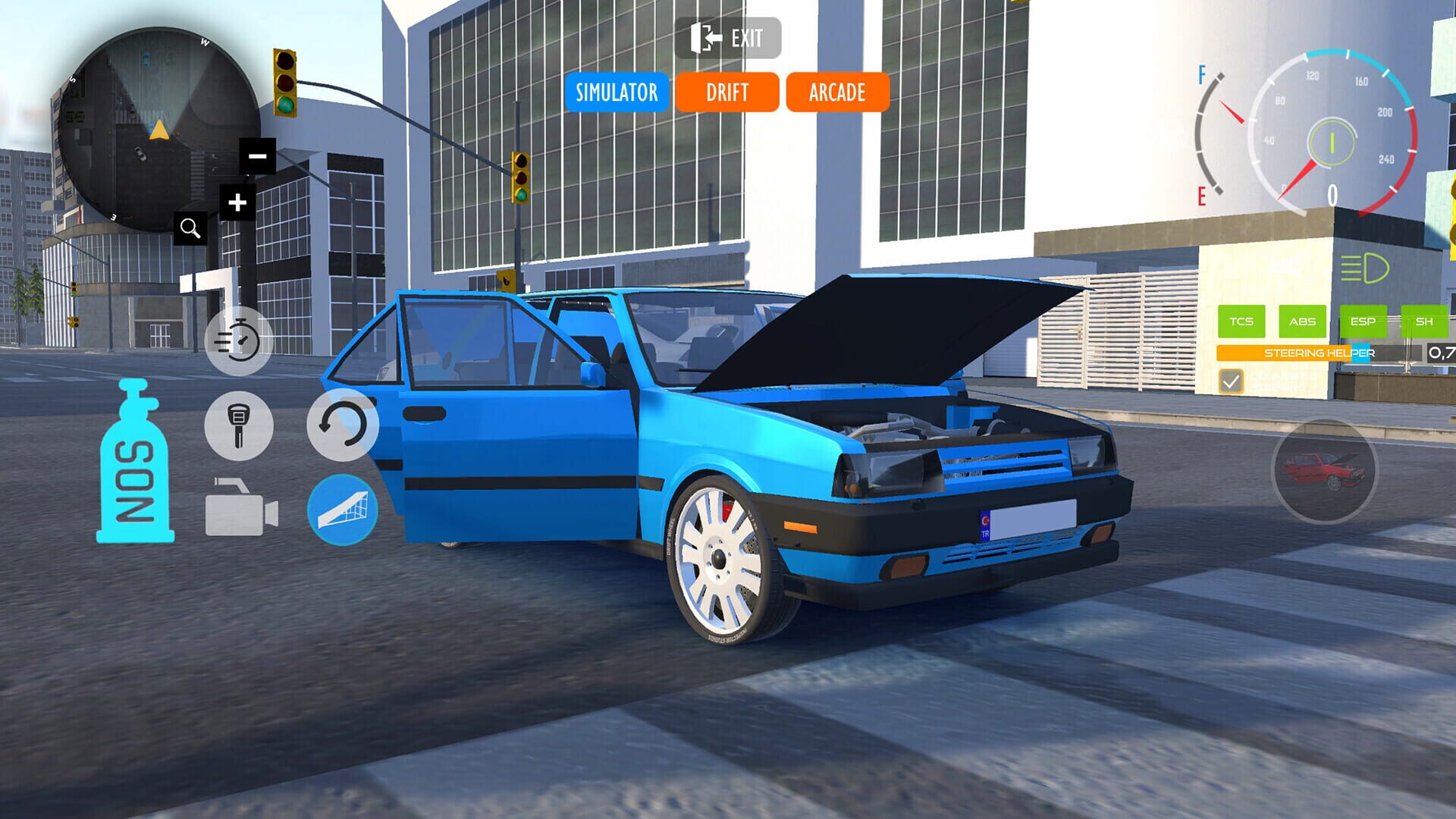Open the SIMULATOR mode tab
1456x819 pixels.
pyautogui.click(x=617, y=93)
